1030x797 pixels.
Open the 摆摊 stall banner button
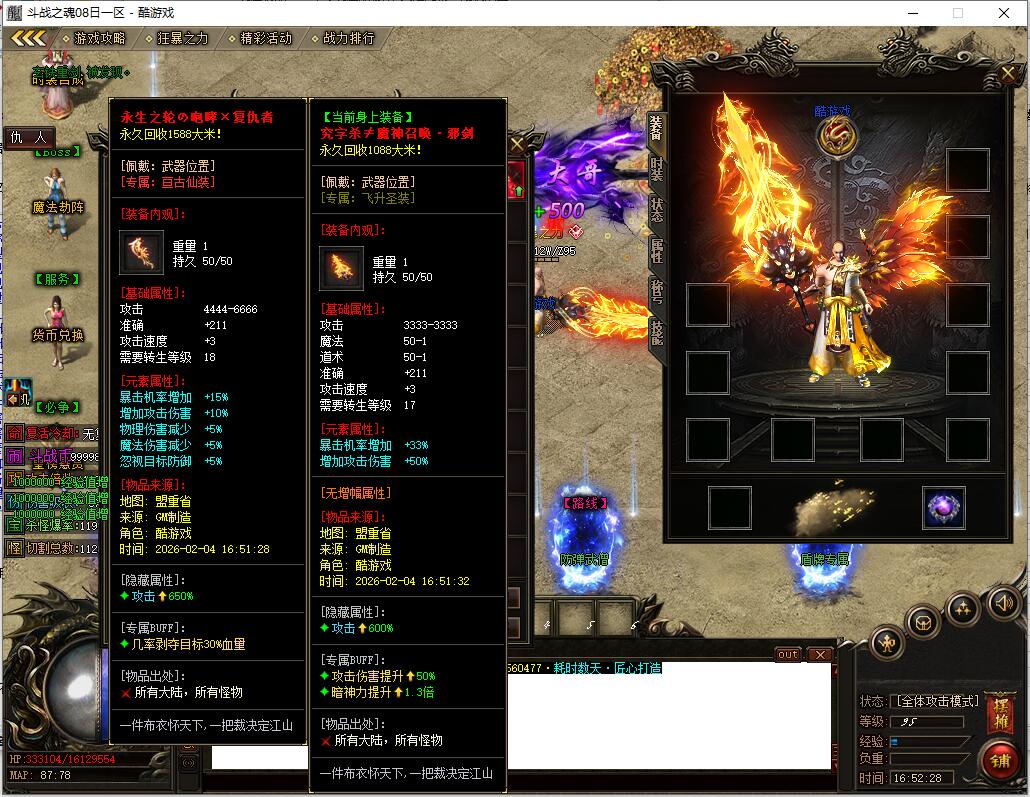998,710
